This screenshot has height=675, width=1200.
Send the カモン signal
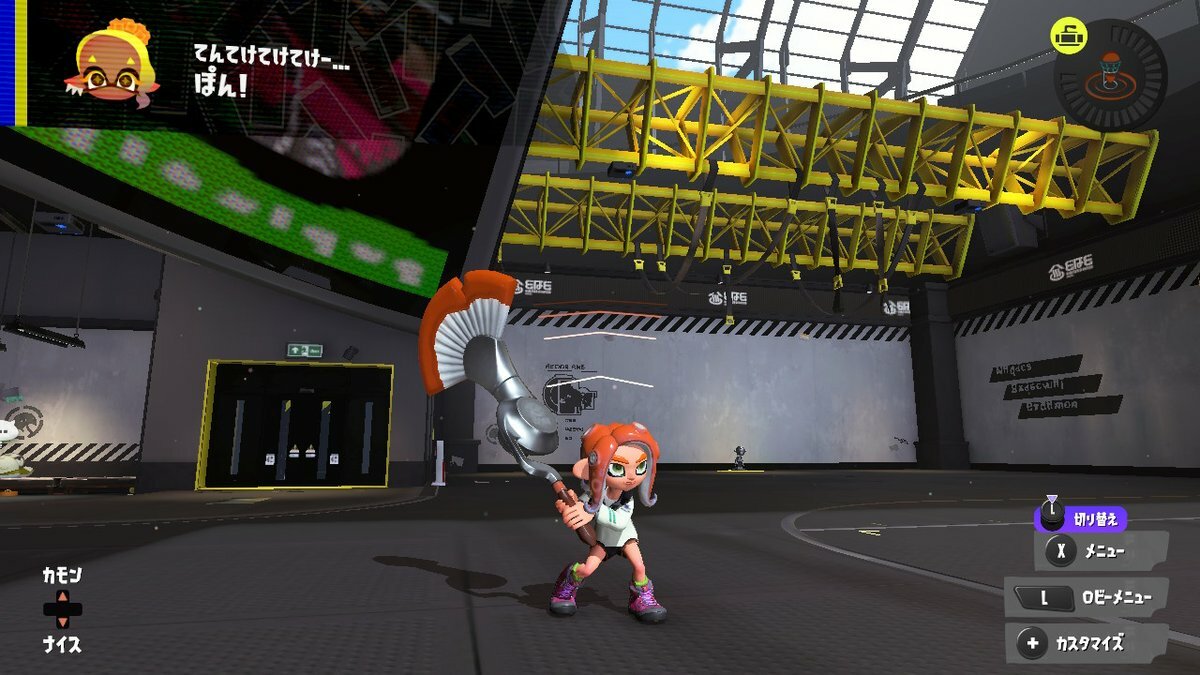[x=62, y=576]
